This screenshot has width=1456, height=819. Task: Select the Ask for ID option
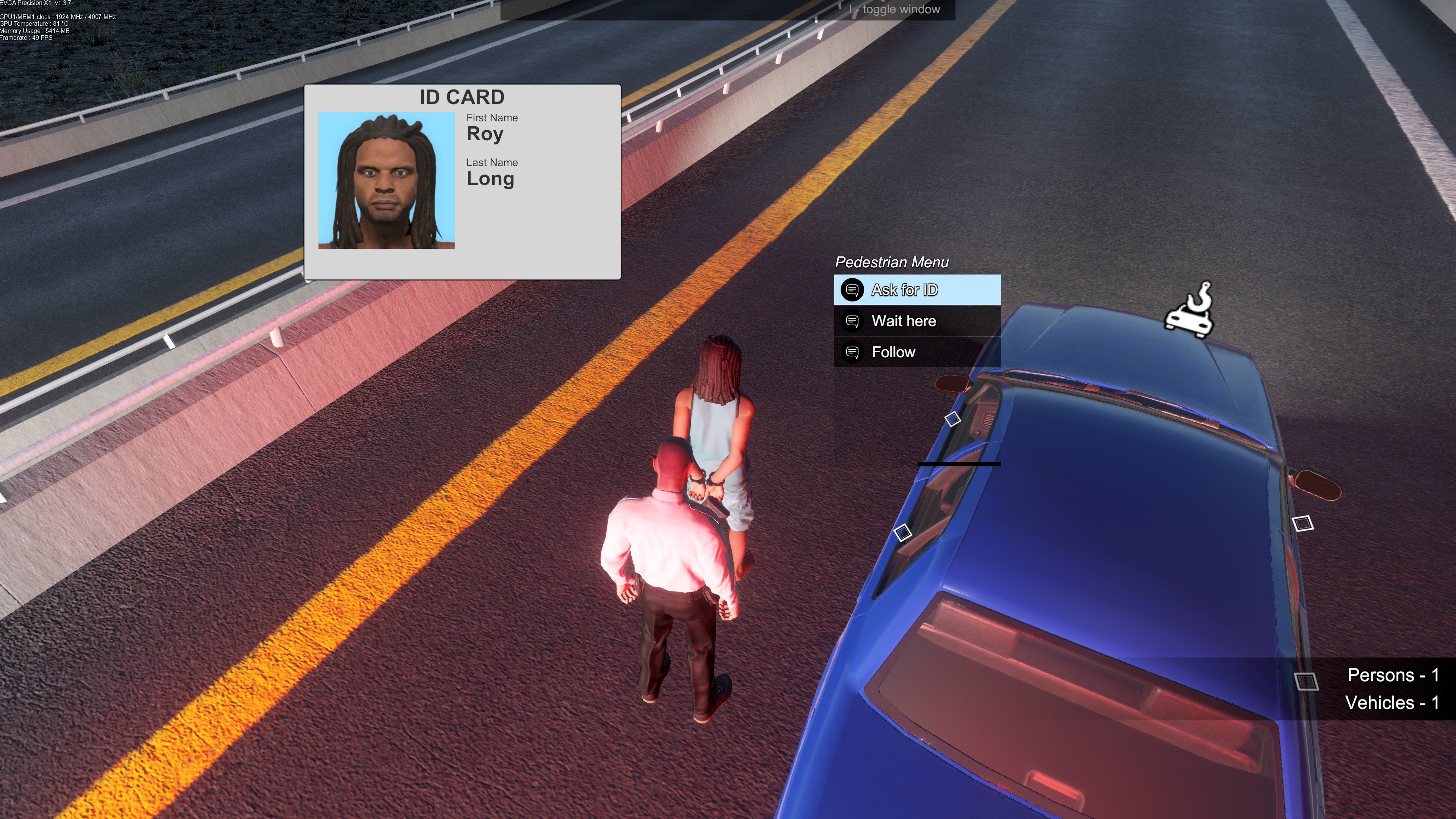point(917,290)
